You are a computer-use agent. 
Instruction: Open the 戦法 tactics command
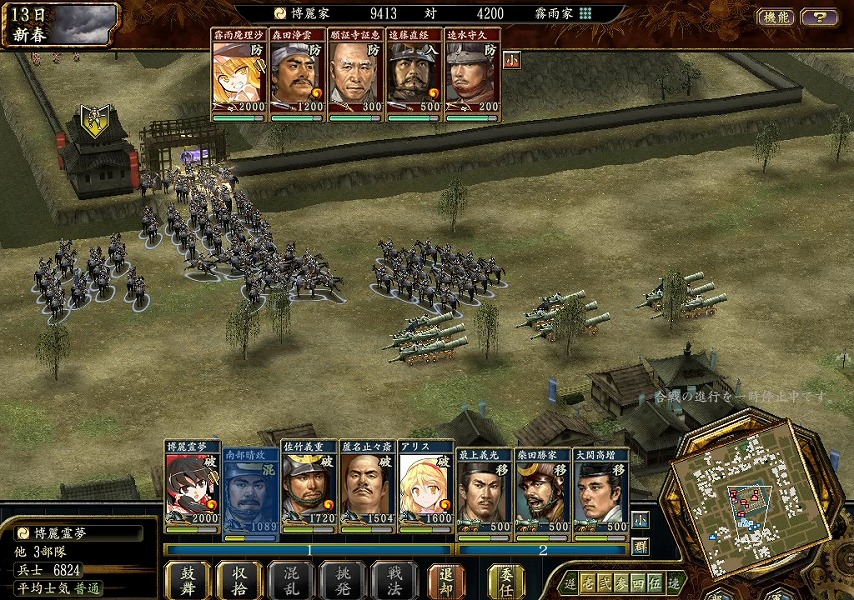394,579
